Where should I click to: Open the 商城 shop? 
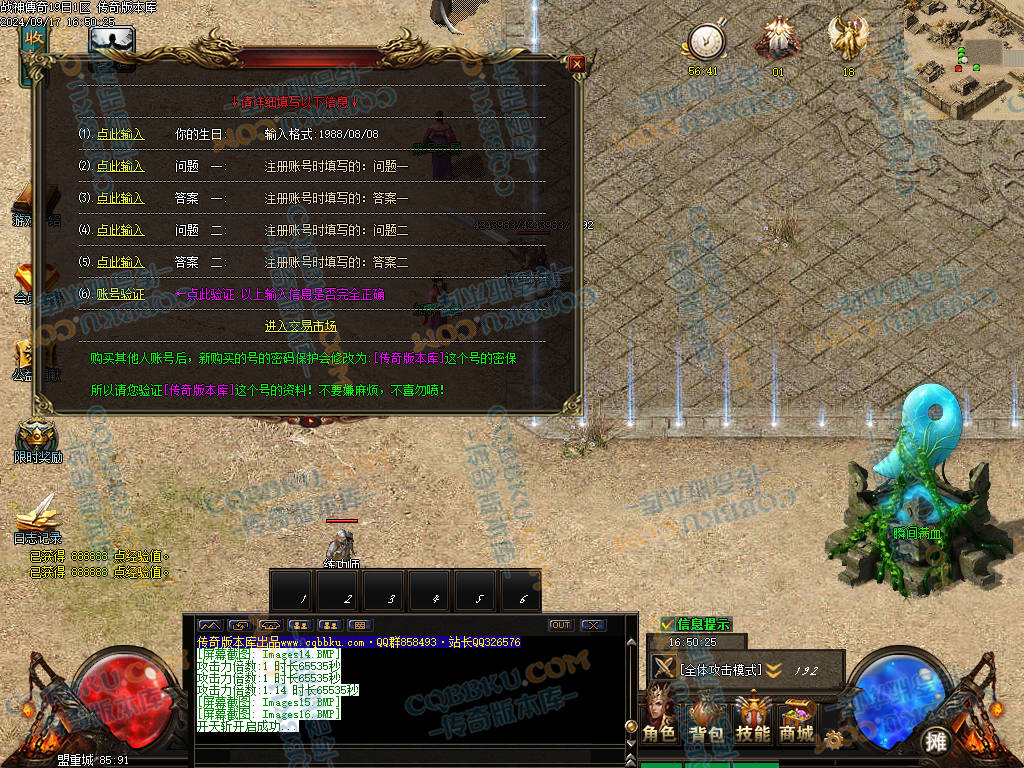point(797,718)
